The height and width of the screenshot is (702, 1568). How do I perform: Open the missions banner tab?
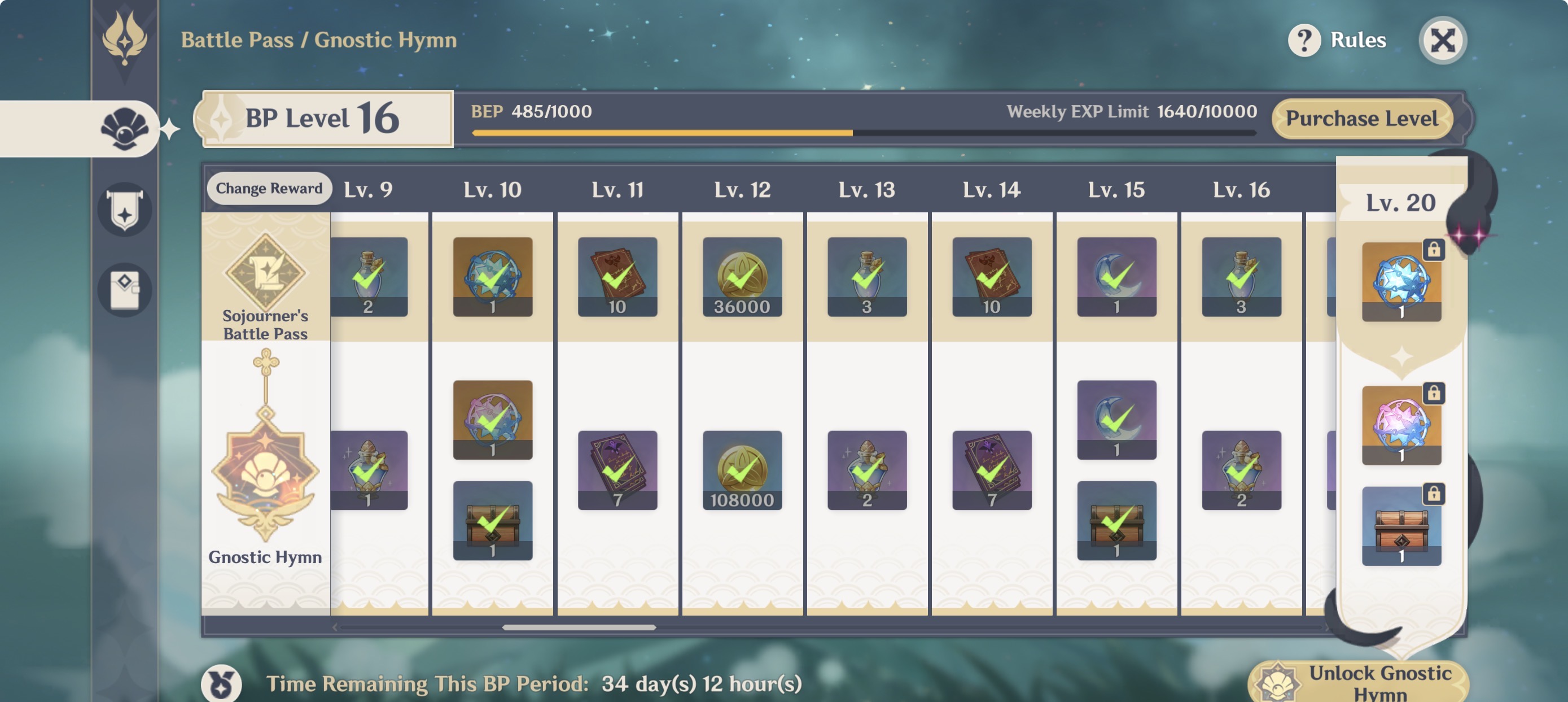click(124, 210)
